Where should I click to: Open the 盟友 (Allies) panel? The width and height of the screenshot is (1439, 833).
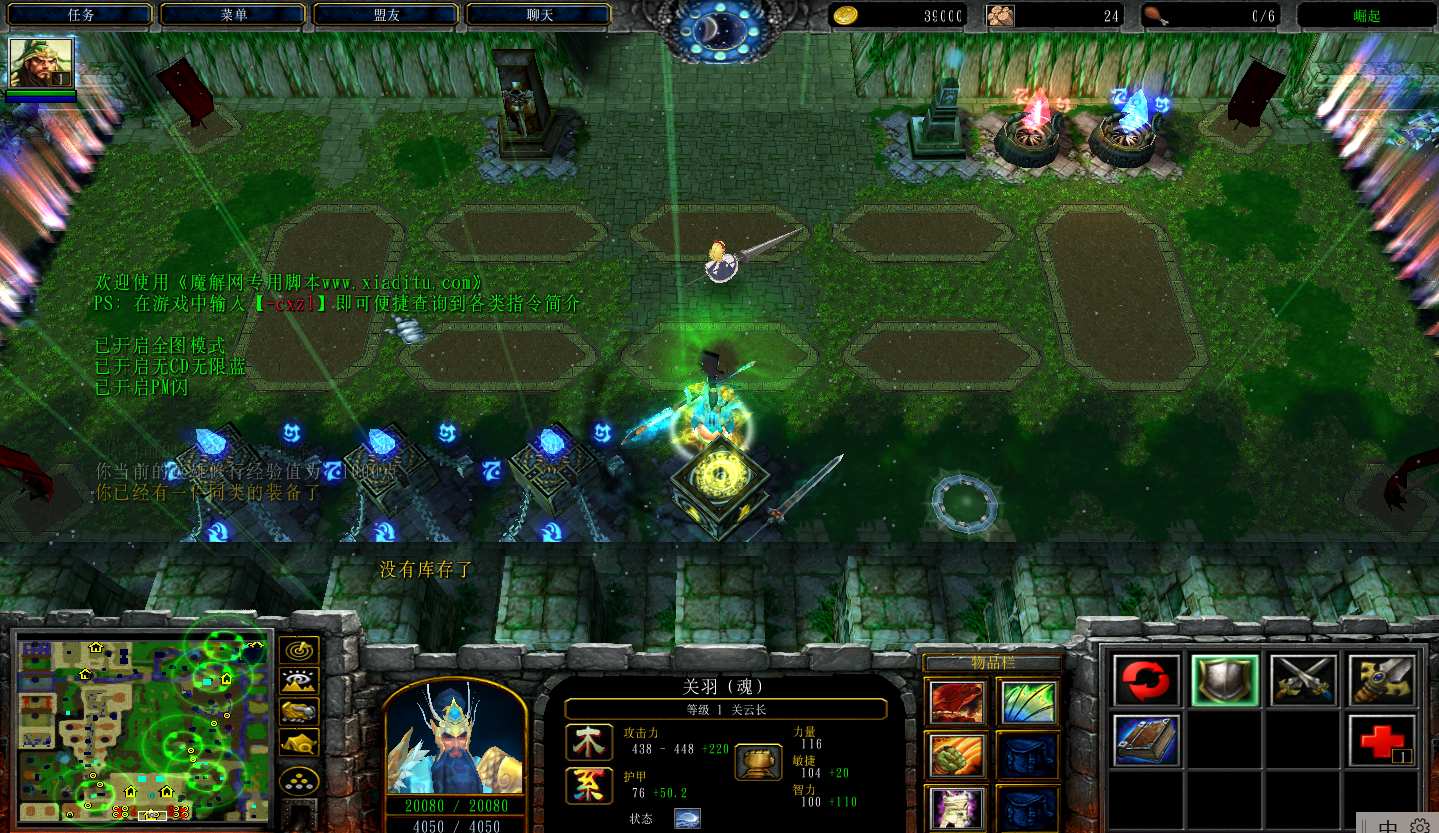pos(386,15)
